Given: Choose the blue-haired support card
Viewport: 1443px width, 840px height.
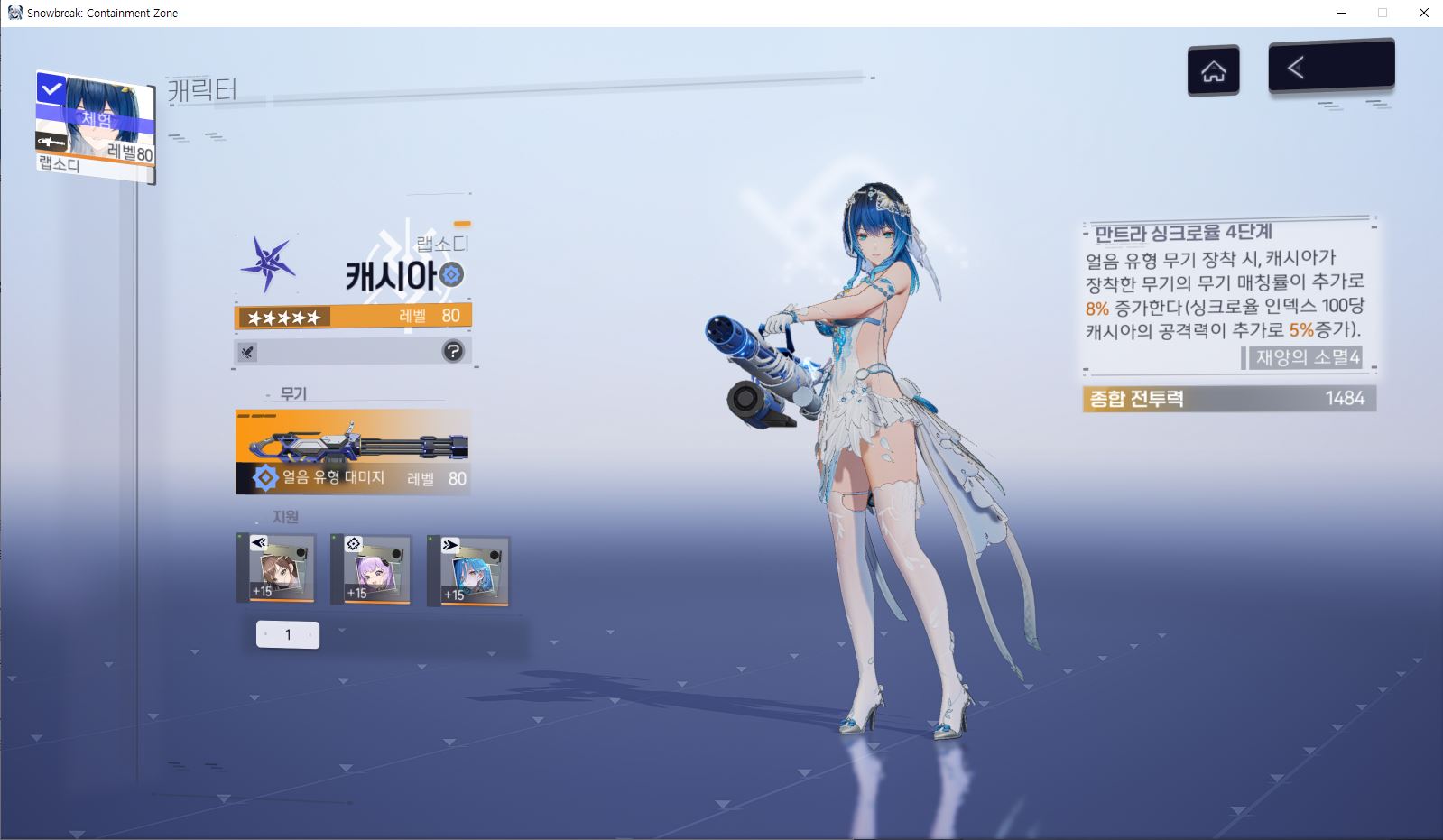Looking at the screenshot, I should click(468, 571).
